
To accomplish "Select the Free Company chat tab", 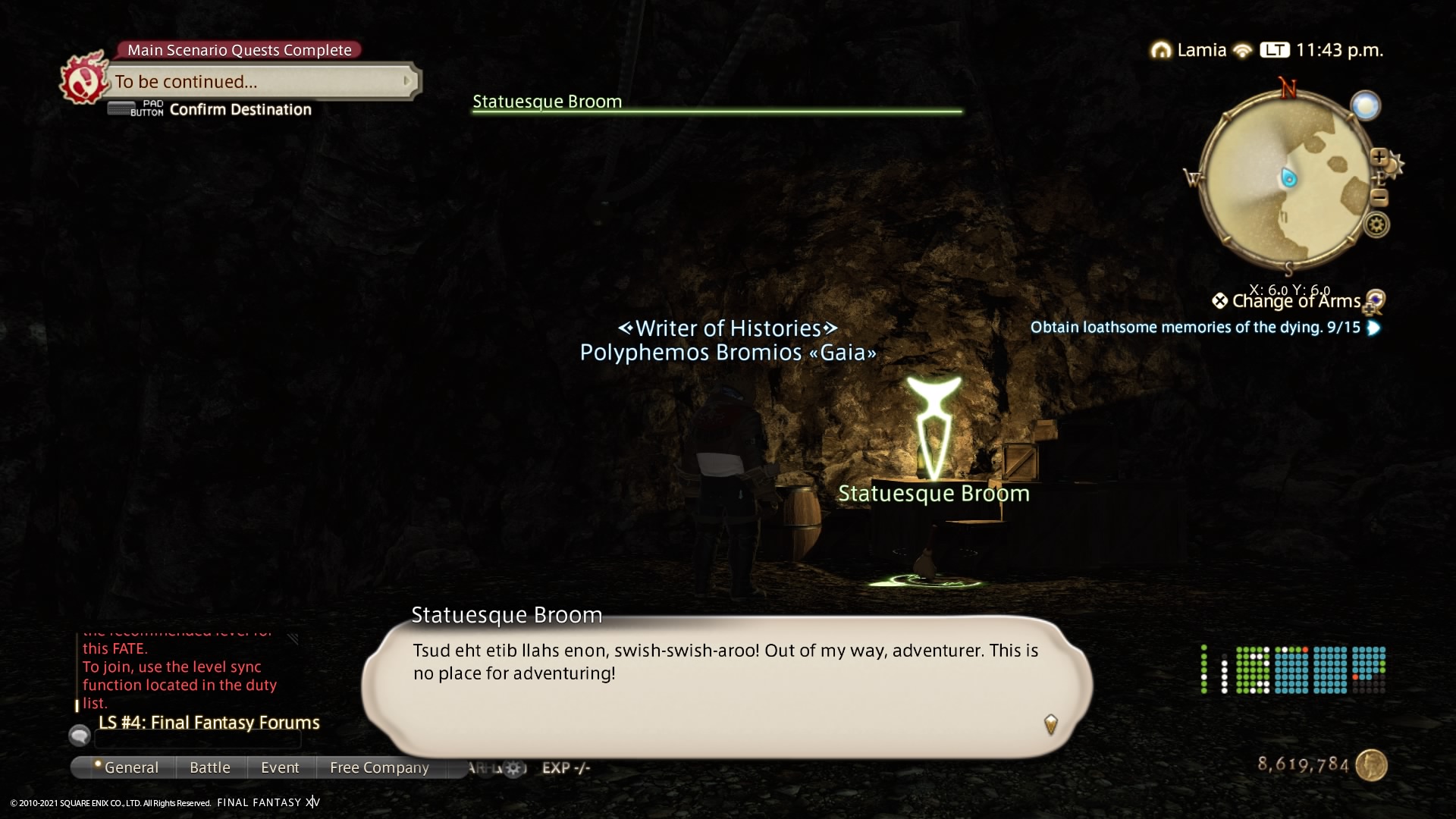I will click(x=379, y=767).
